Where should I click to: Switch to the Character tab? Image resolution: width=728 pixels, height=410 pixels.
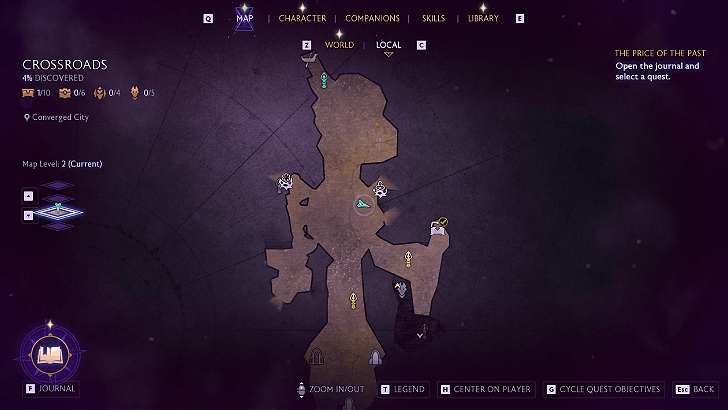point(302,18)
